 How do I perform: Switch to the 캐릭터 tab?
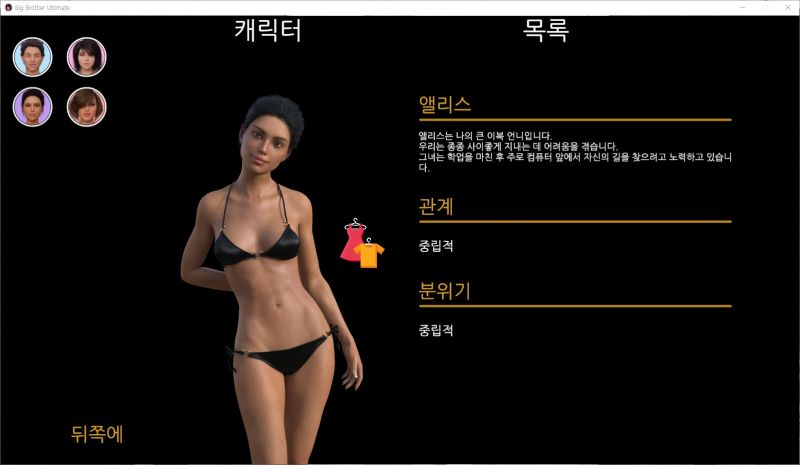click(268, 31)
